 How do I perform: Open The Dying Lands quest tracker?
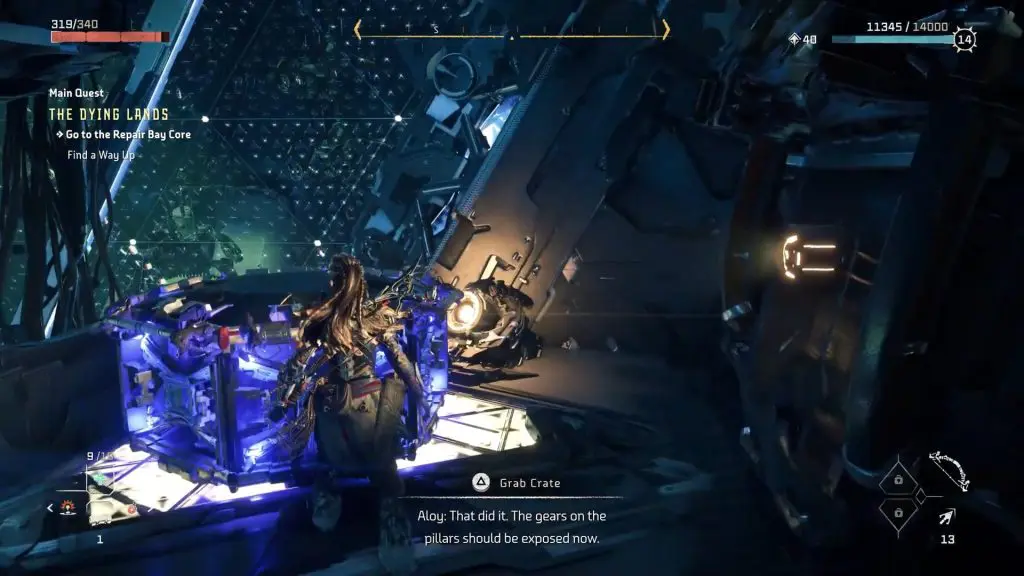108,114
